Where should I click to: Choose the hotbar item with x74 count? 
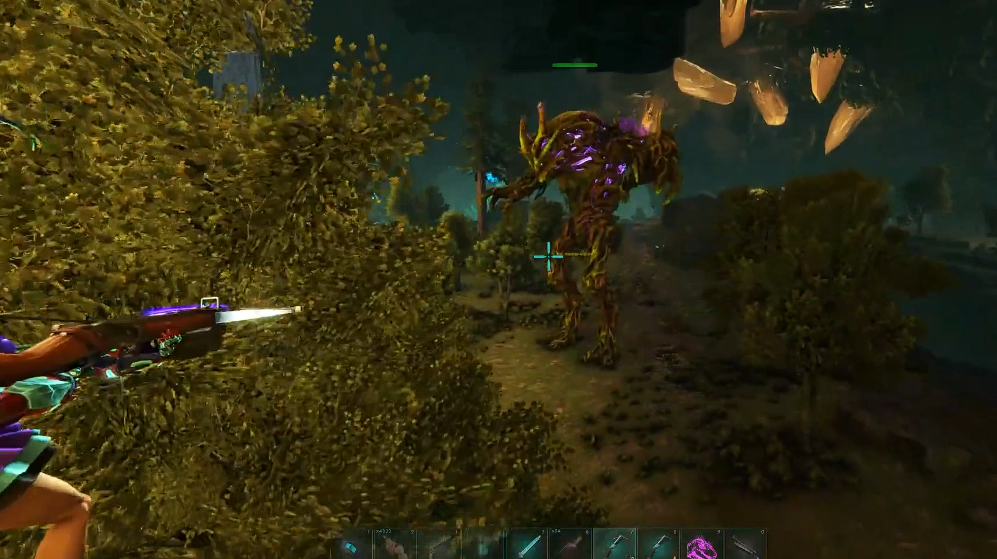click(x=569, y=545)
